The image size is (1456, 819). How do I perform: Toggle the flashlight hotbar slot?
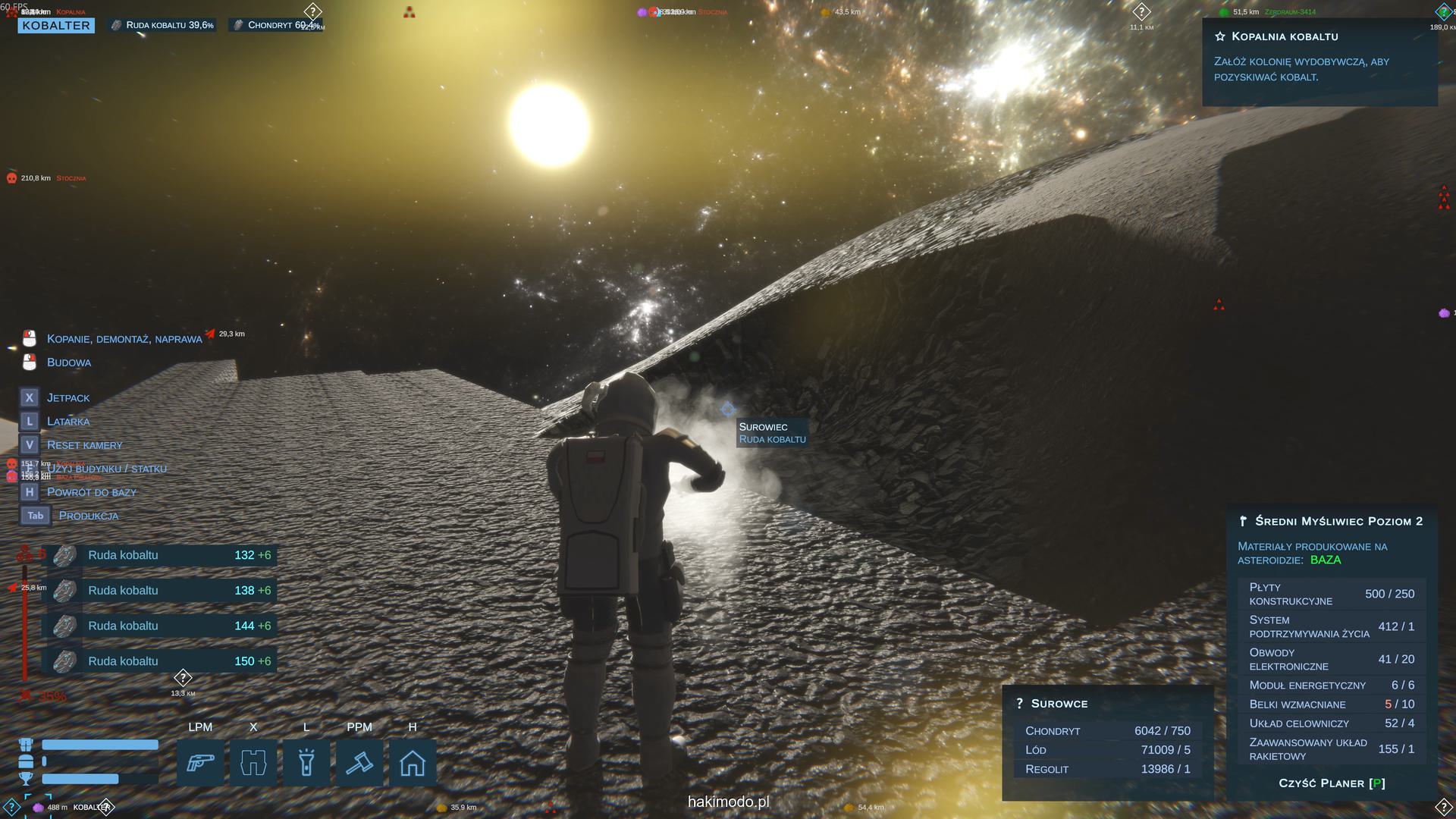coord(306,762)
